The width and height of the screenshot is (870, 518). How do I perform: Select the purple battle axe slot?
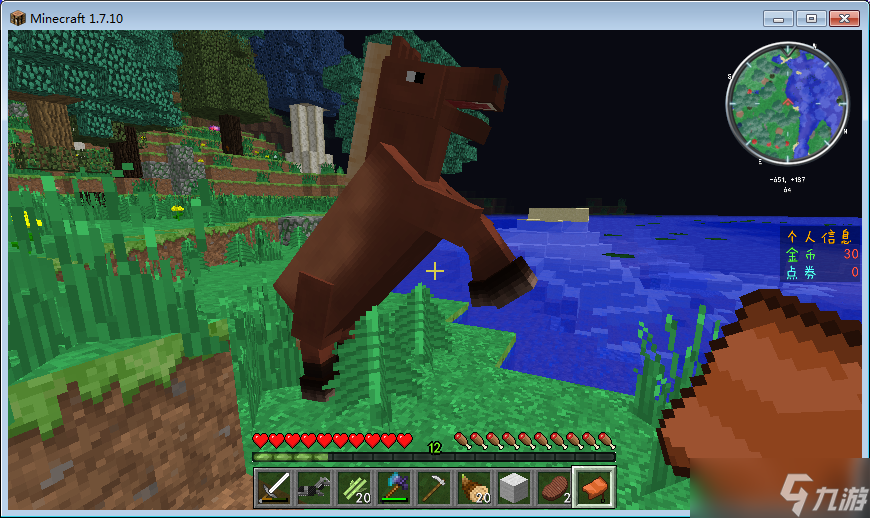pyautogui.click(x=393, y=488)
